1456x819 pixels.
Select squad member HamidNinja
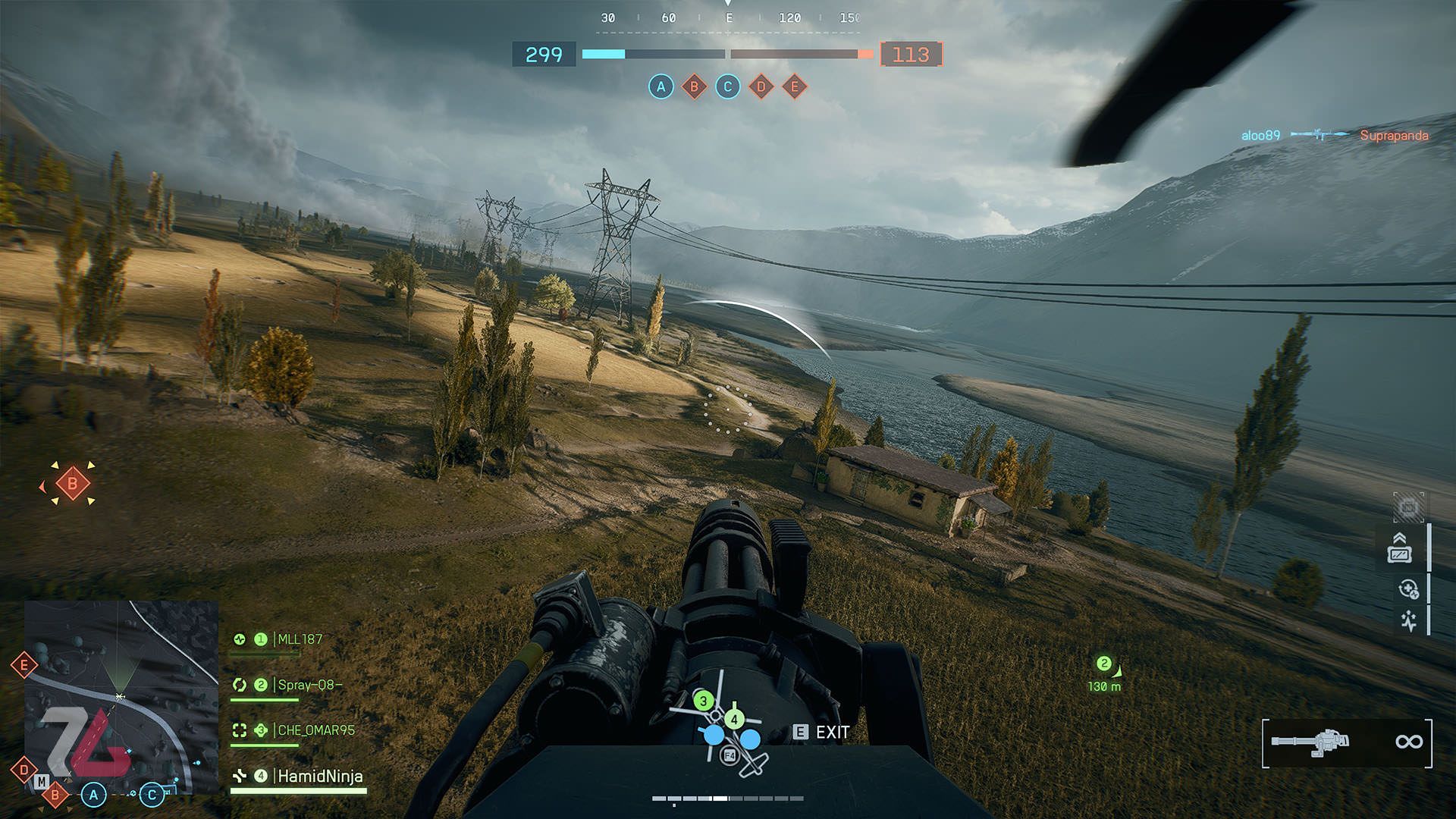[319, 776]
